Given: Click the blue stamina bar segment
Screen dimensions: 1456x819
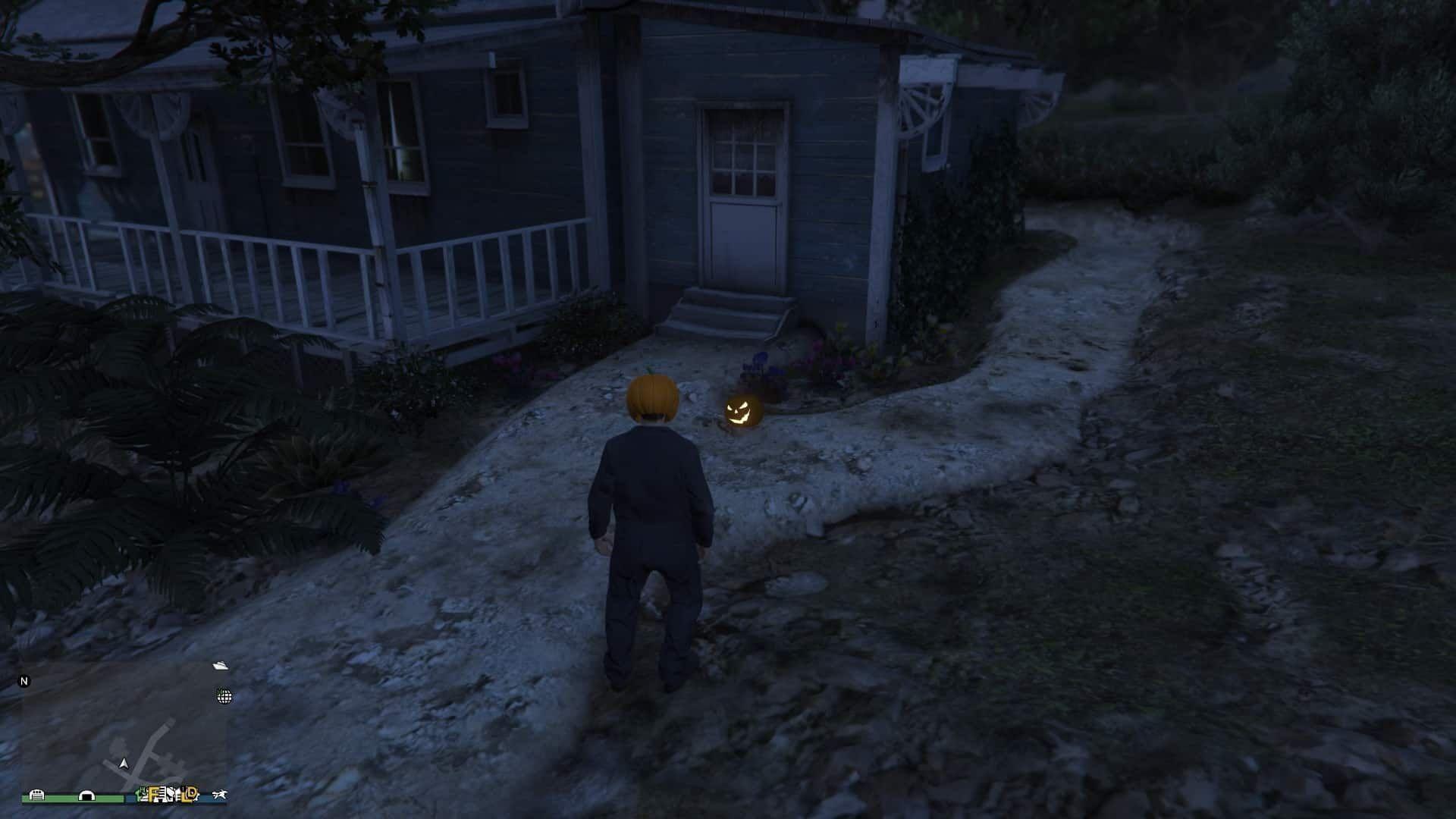Looking at the screenshot, I should coord(206,798).
